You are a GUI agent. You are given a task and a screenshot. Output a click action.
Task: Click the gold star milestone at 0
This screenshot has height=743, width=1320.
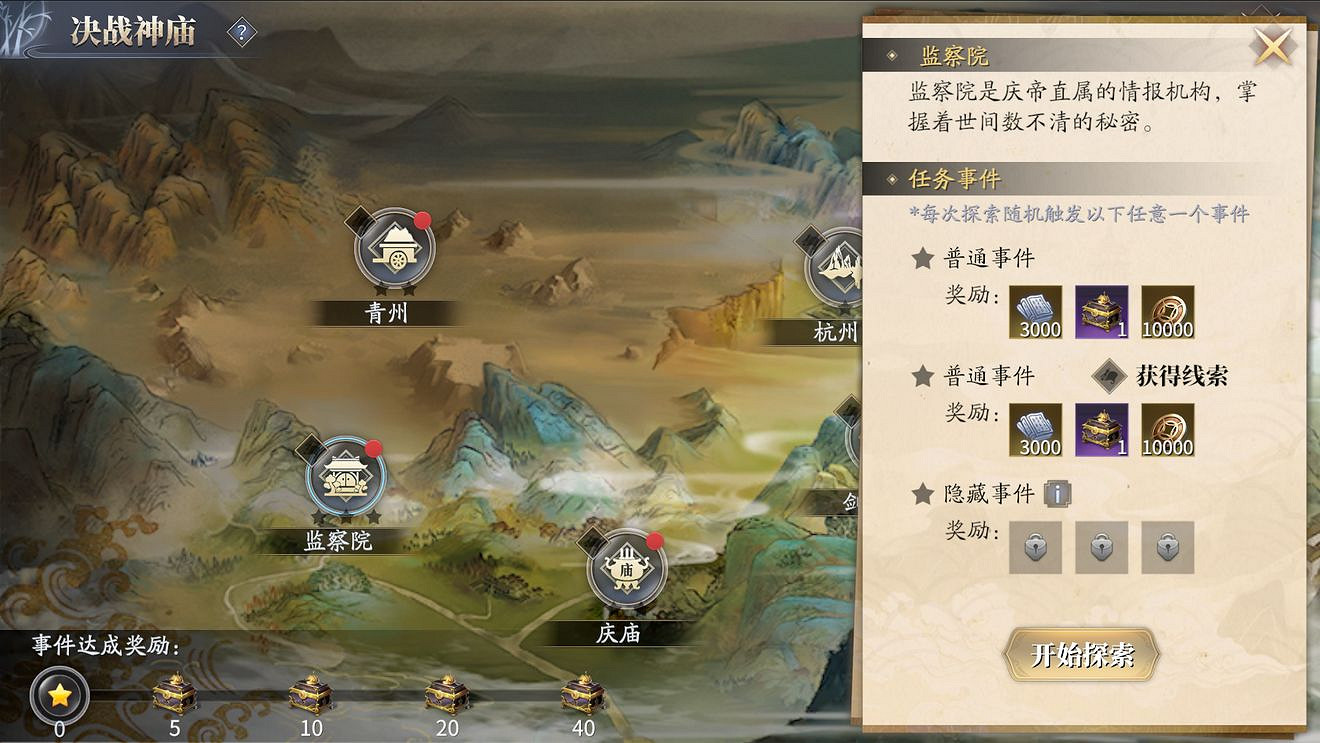click(x=58, y=695)
